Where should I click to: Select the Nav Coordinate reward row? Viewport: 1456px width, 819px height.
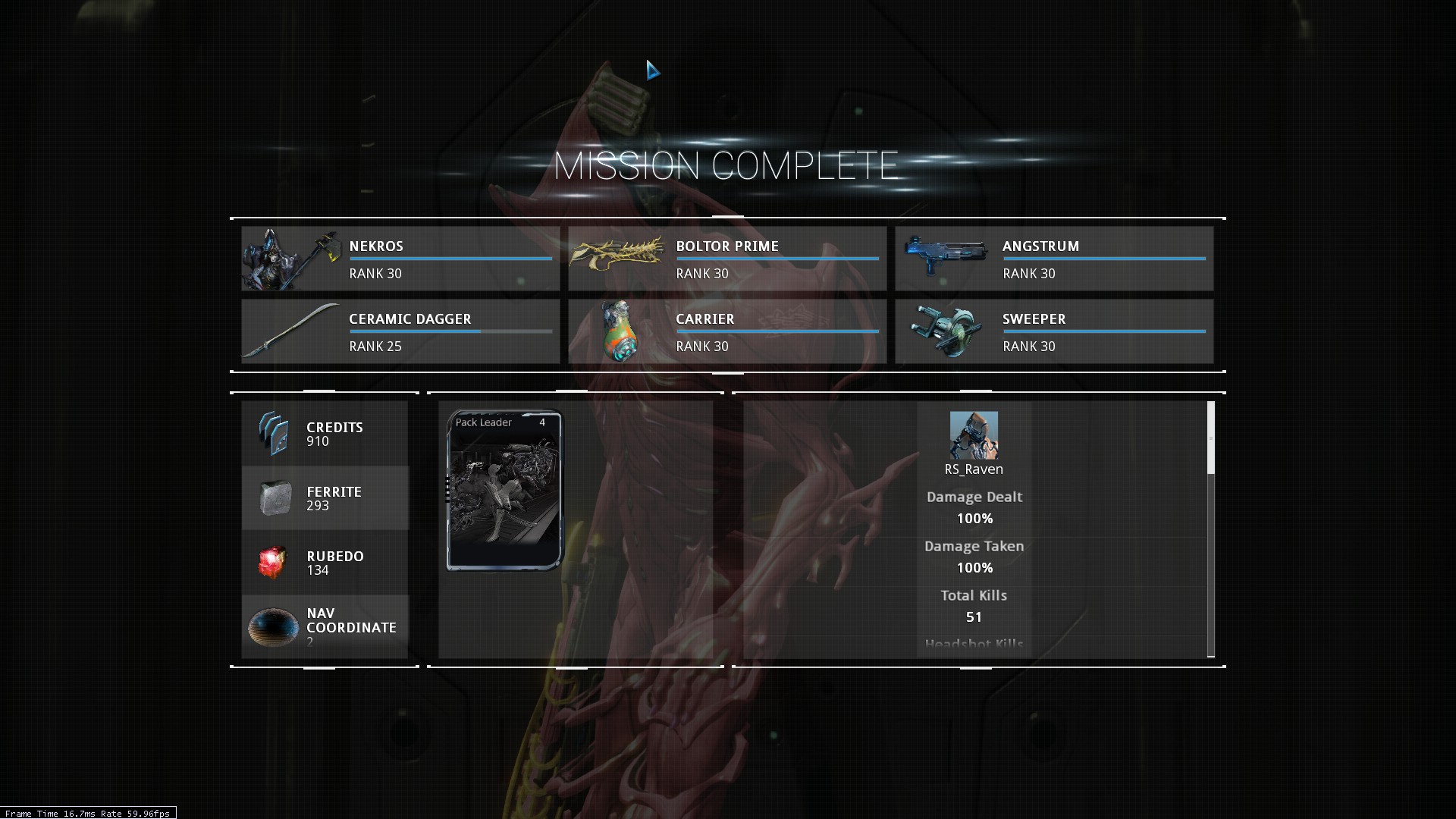pyautogui.click(x=325, y=626)
